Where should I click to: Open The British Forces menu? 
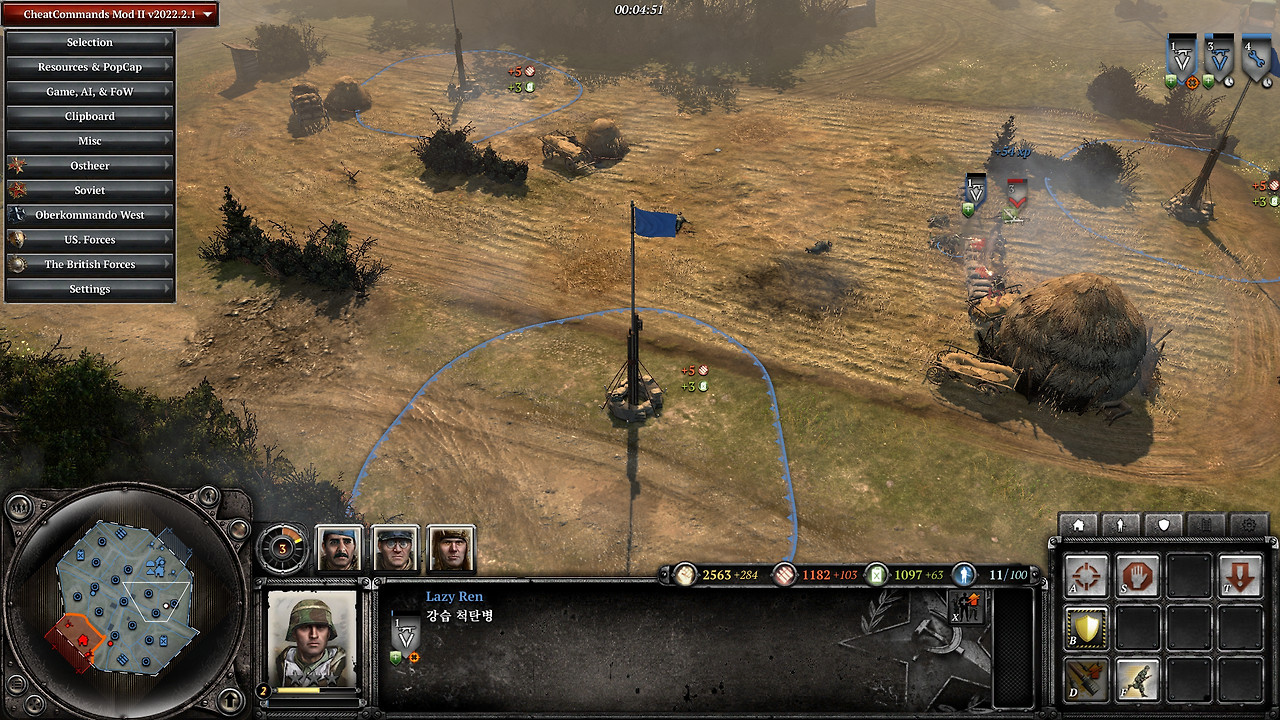click(x=90, y=264)
